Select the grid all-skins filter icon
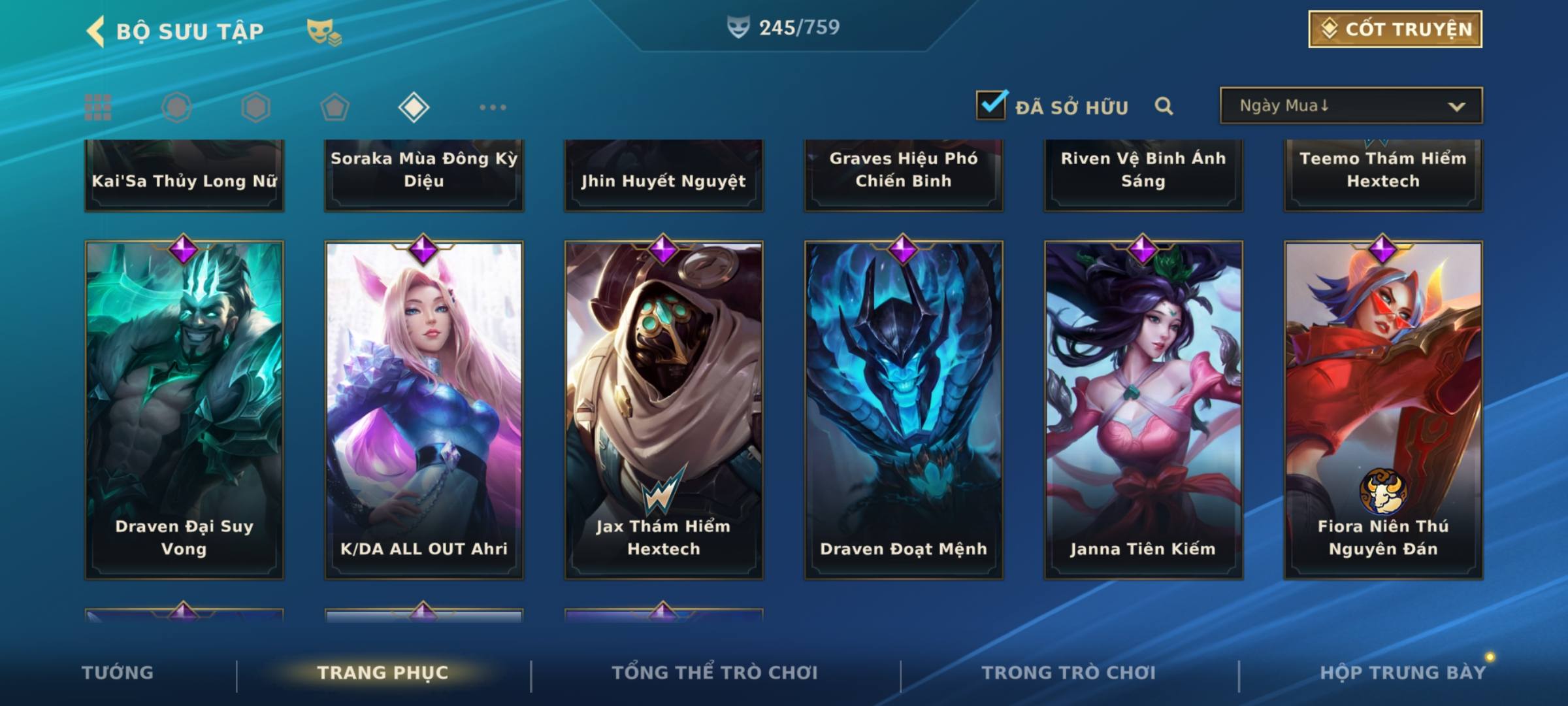Viewport: 1568px width, 706px height. 98,107
